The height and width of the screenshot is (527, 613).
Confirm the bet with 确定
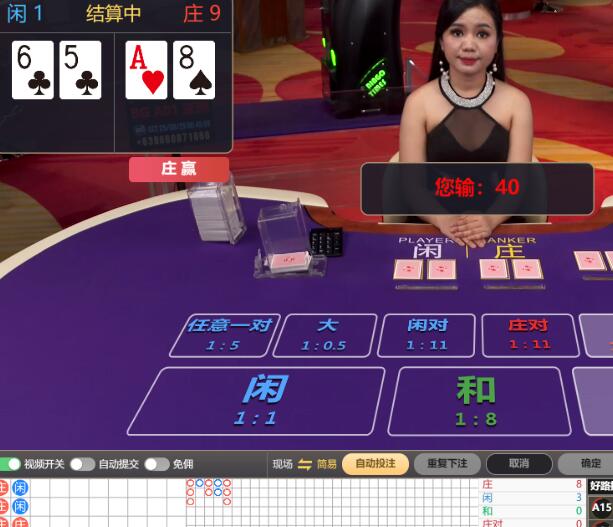coord(590,464)
